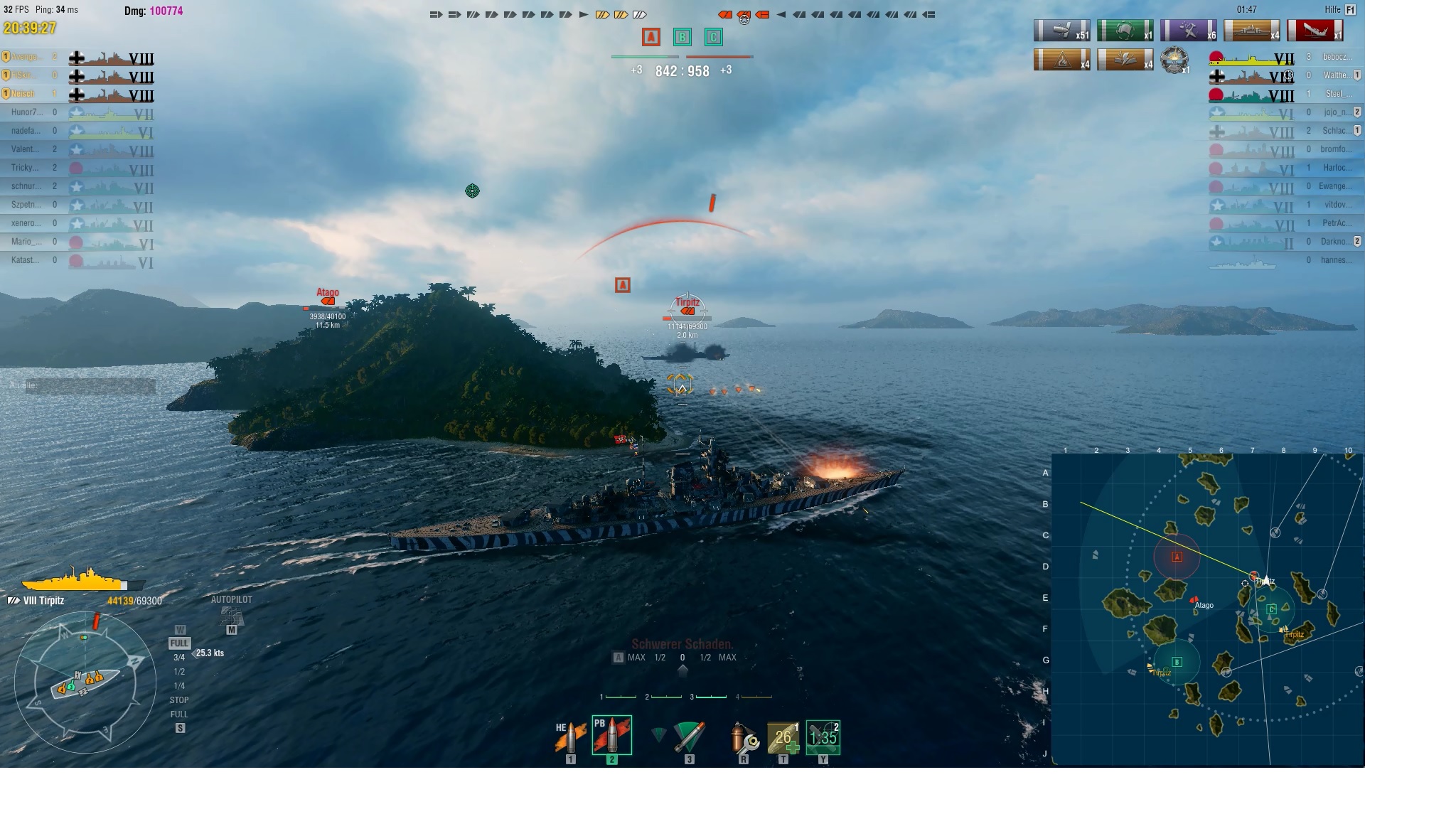Toggle autopilot using the M button
The height and width of the screenshot is (819, 1456).
point(231,630)
